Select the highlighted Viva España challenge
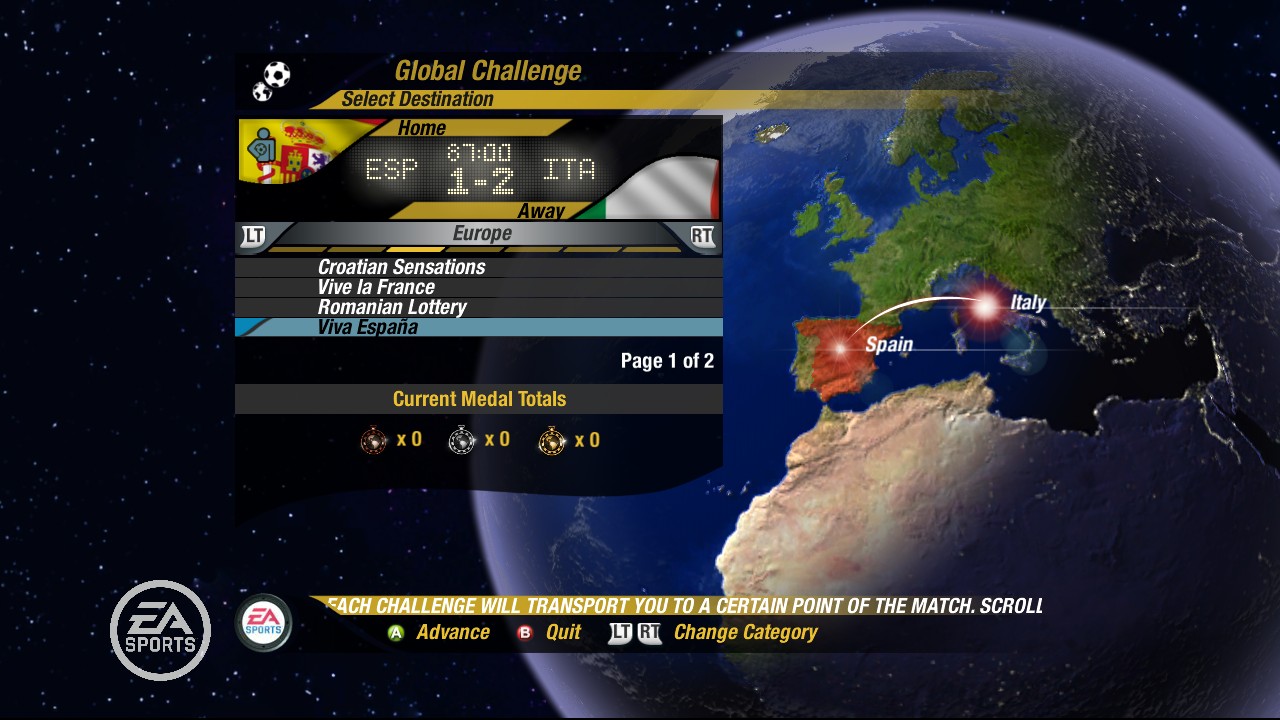The height and width of the screenshot is (720, 1280). tap(368, 327)
